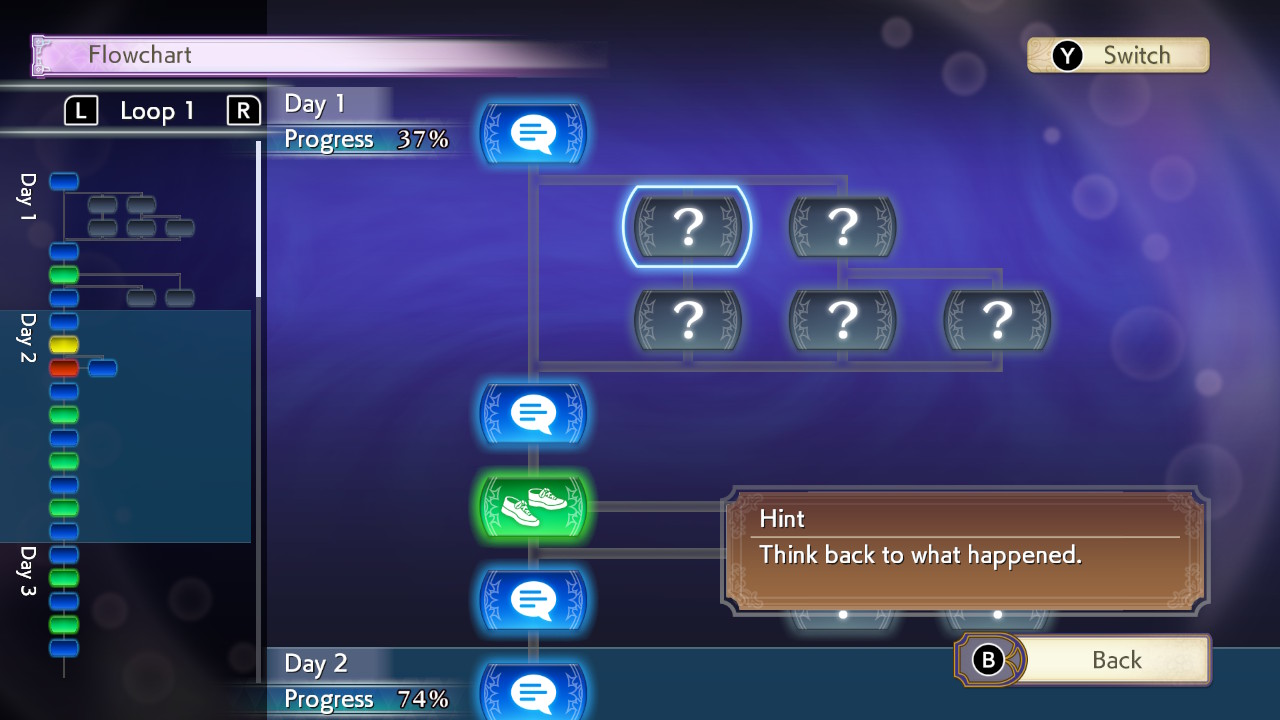Select the highlighted question-mark node
The image size is (1280, 720).
pos(687,227)
